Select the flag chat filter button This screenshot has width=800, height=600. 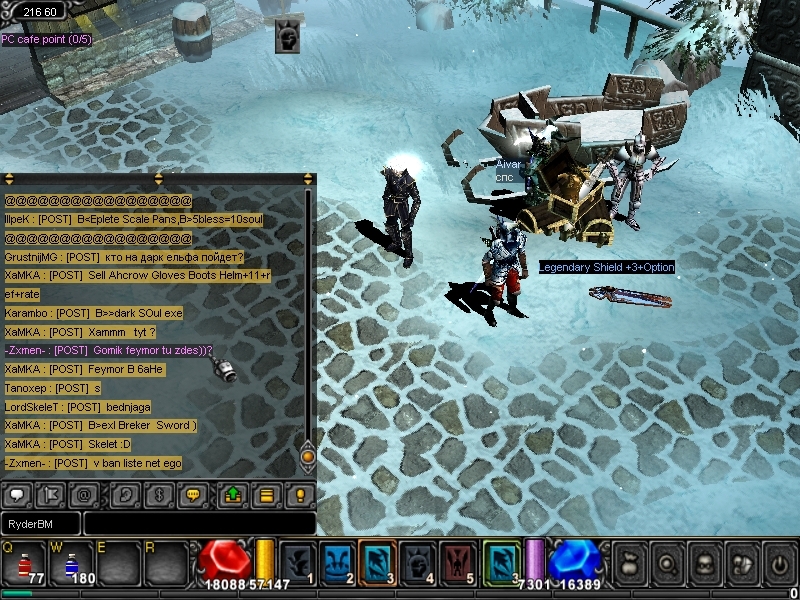click(51, 494)
